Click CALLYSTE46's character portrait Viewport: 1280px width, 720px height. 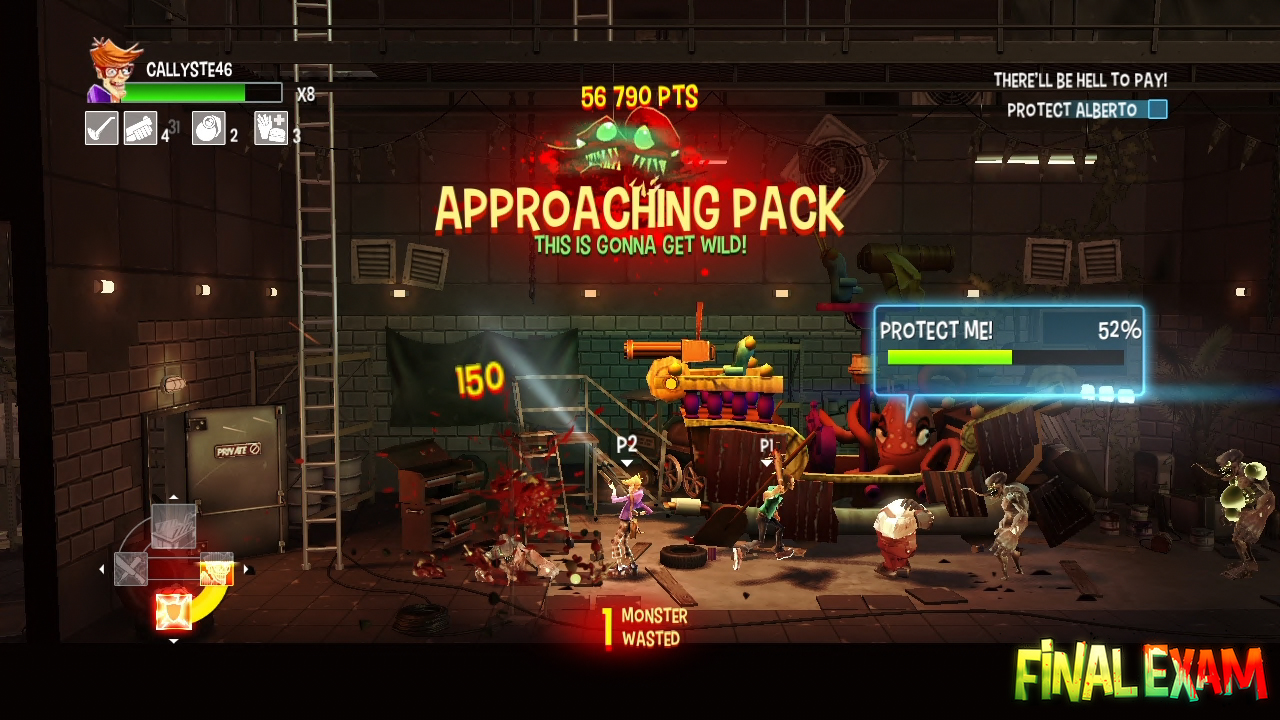click(x=113, y=70)
